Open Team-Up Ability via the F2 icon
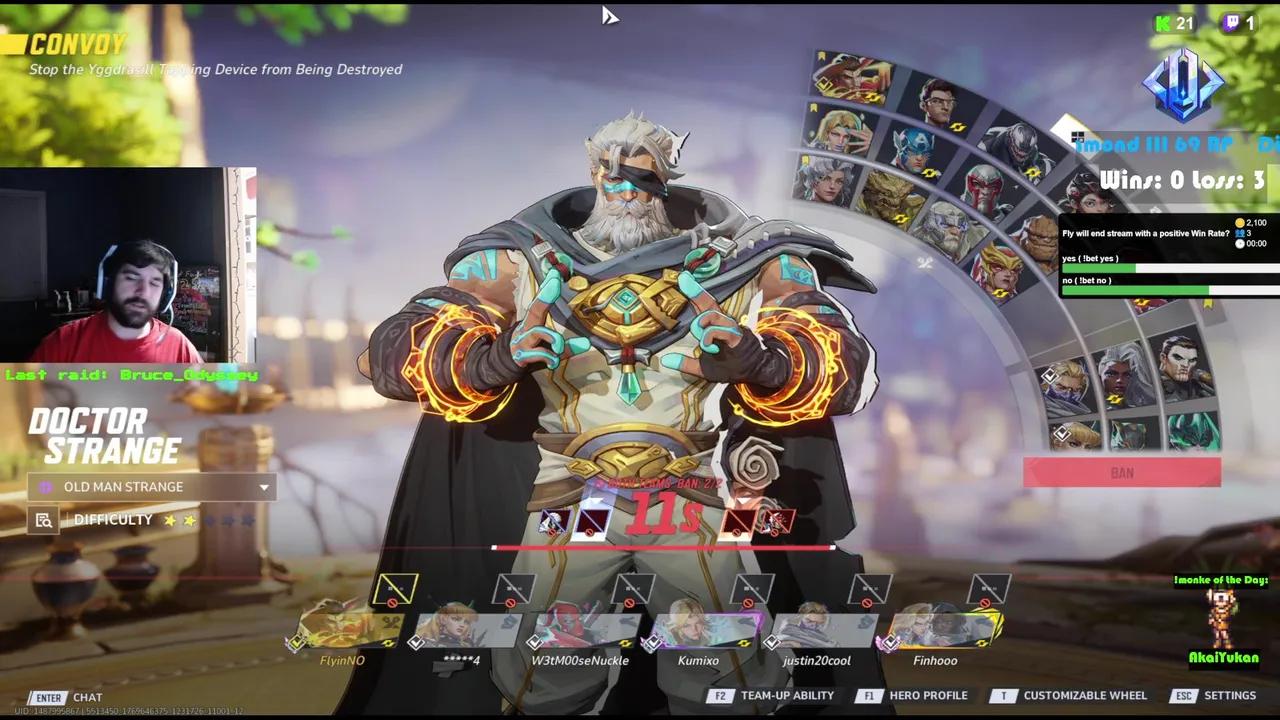Image resolution: width=1280 pixels, height=720 pixels. (x=720, y=695)
